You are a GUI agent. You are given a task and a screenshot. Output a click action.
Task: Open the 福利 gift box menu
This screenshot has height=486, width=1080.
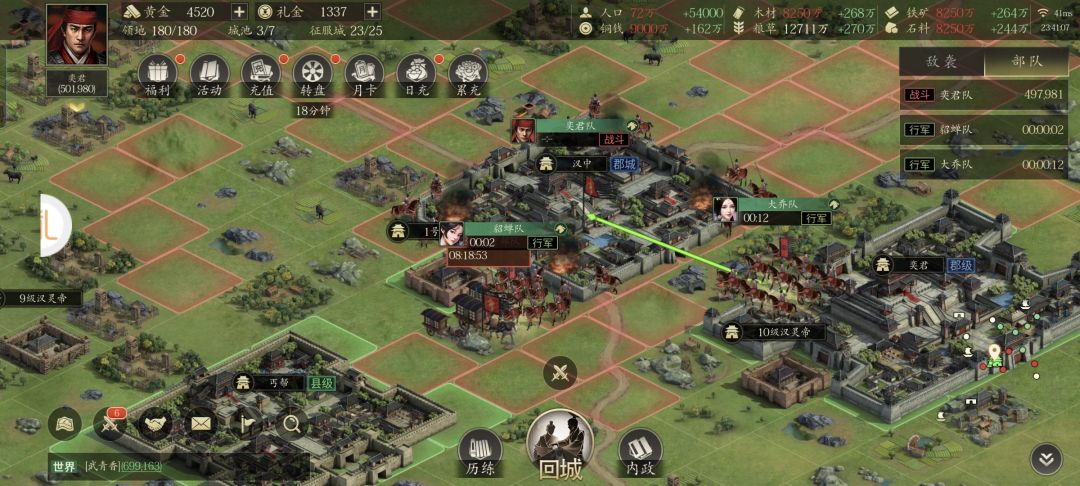tap(155, 72)
